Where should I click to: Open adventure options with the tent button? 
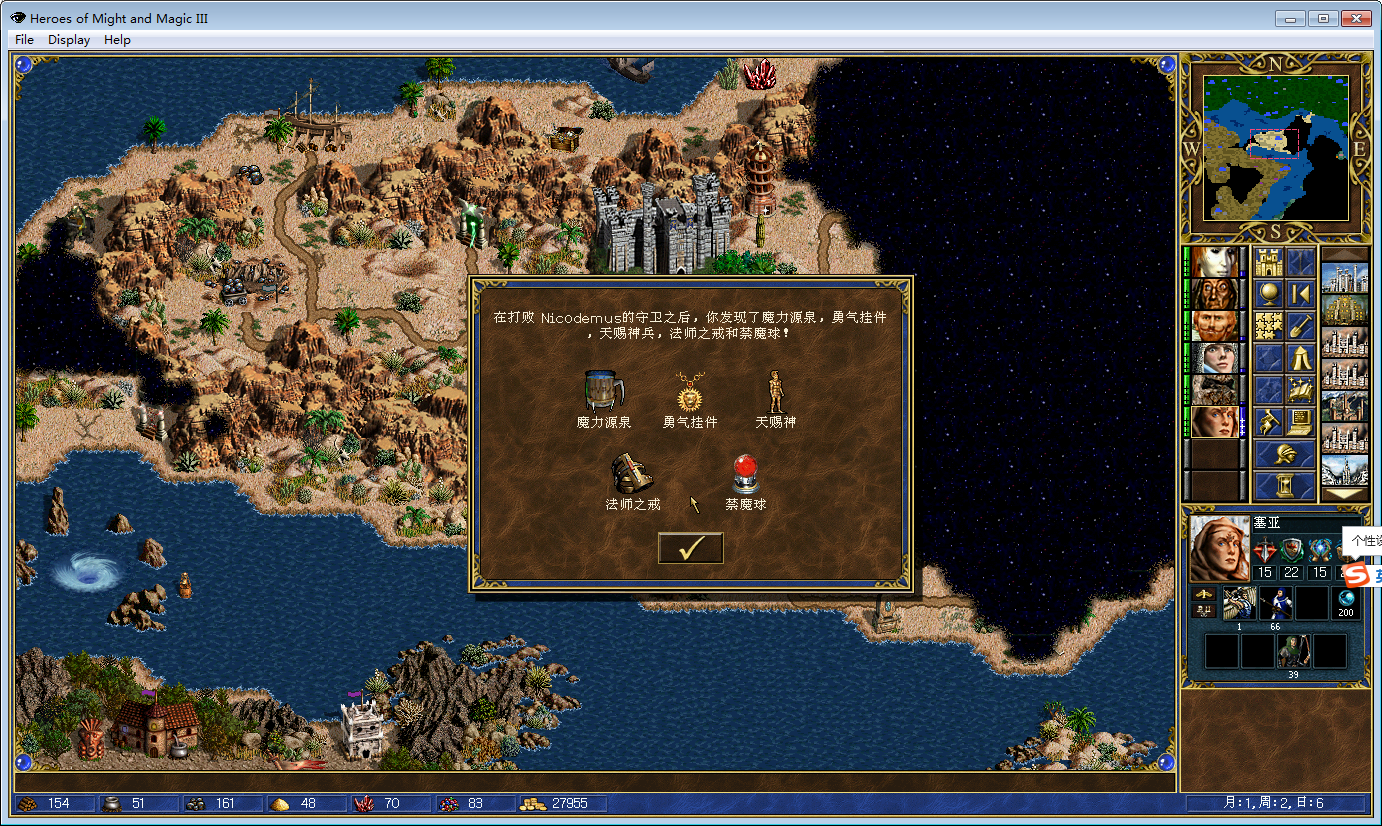(1299, 356)
